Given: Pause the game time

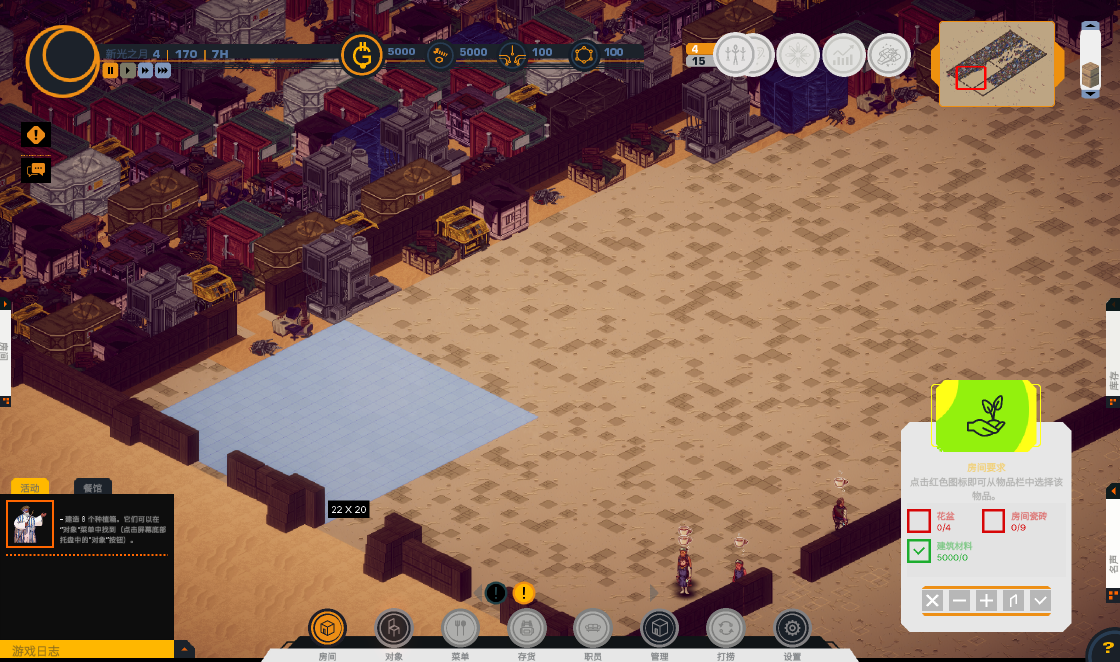Looking at the screenshot, I should tap(111, 70).
